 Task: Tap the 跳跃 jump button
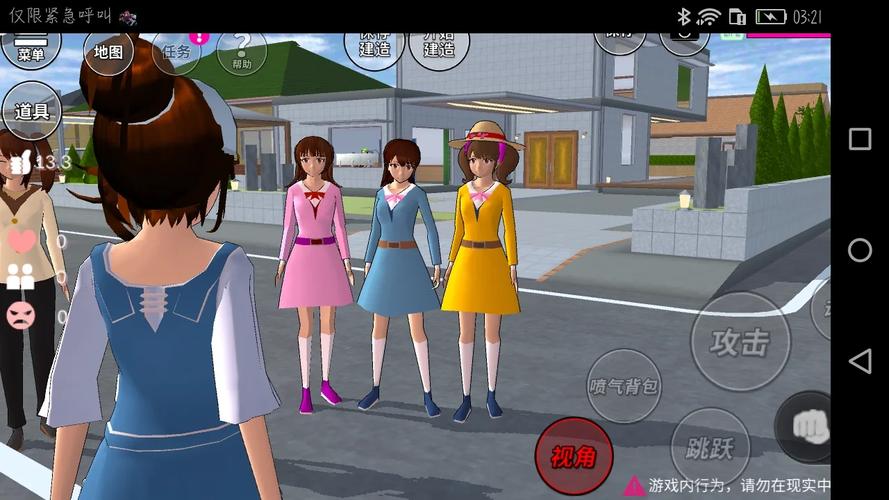click(x=709, y=447)
